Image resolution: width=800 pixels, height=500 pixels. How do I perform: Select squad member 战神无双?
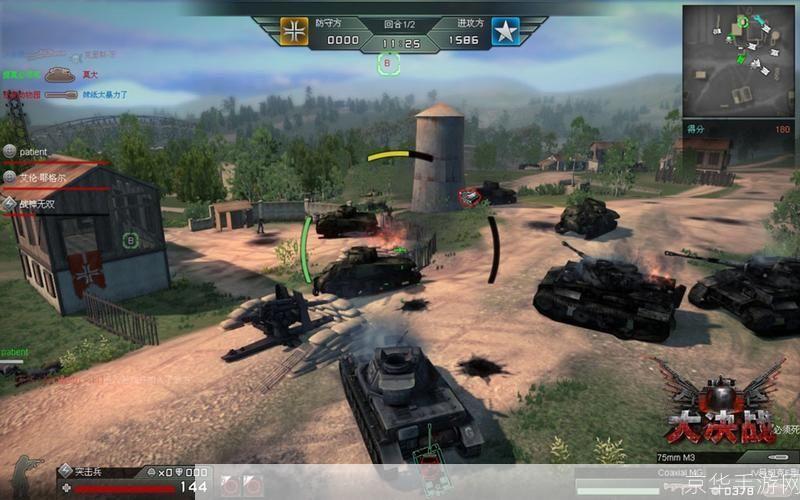coord(38,203)
